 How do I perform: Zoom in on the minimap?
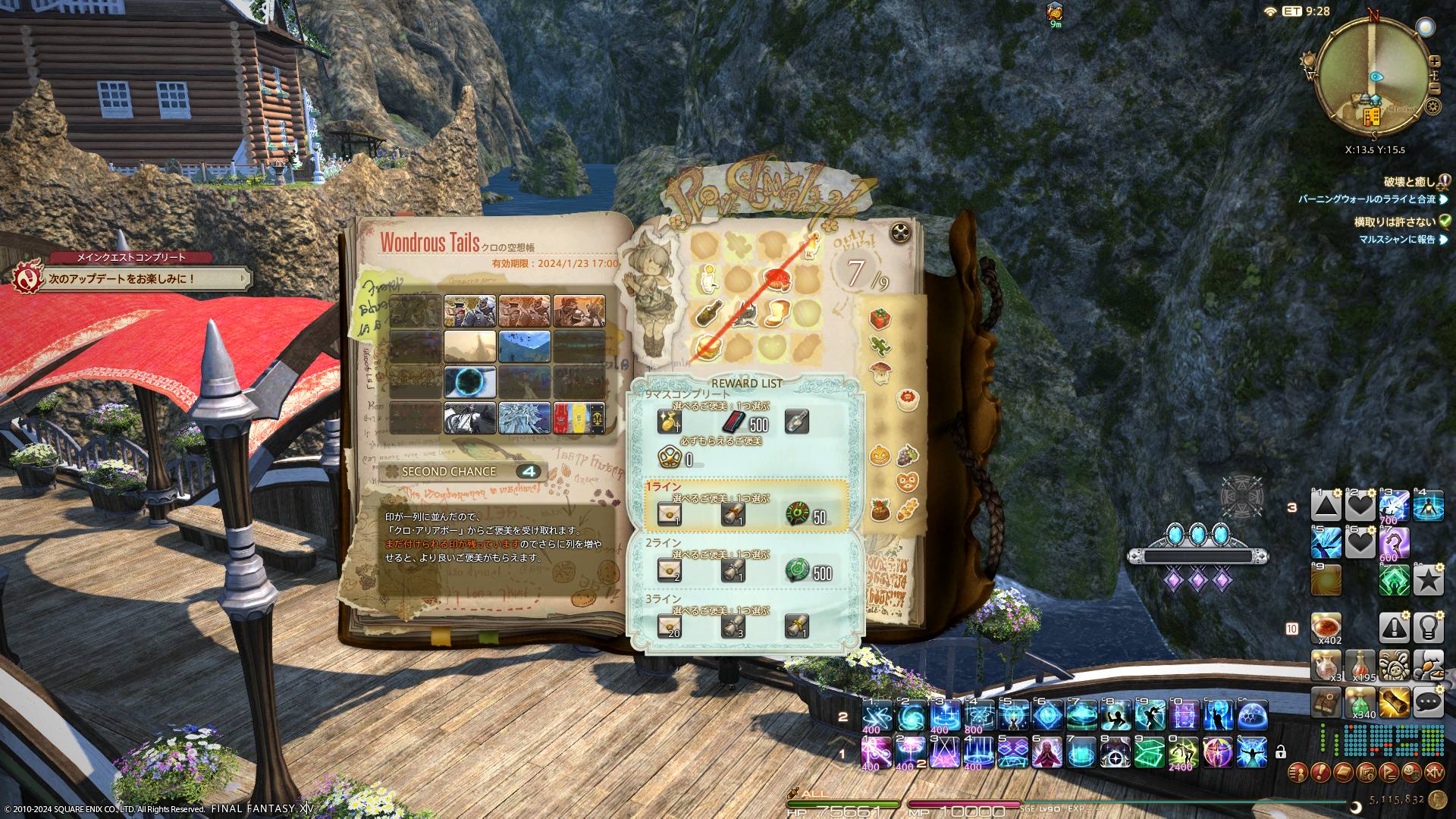(1434, 61)
